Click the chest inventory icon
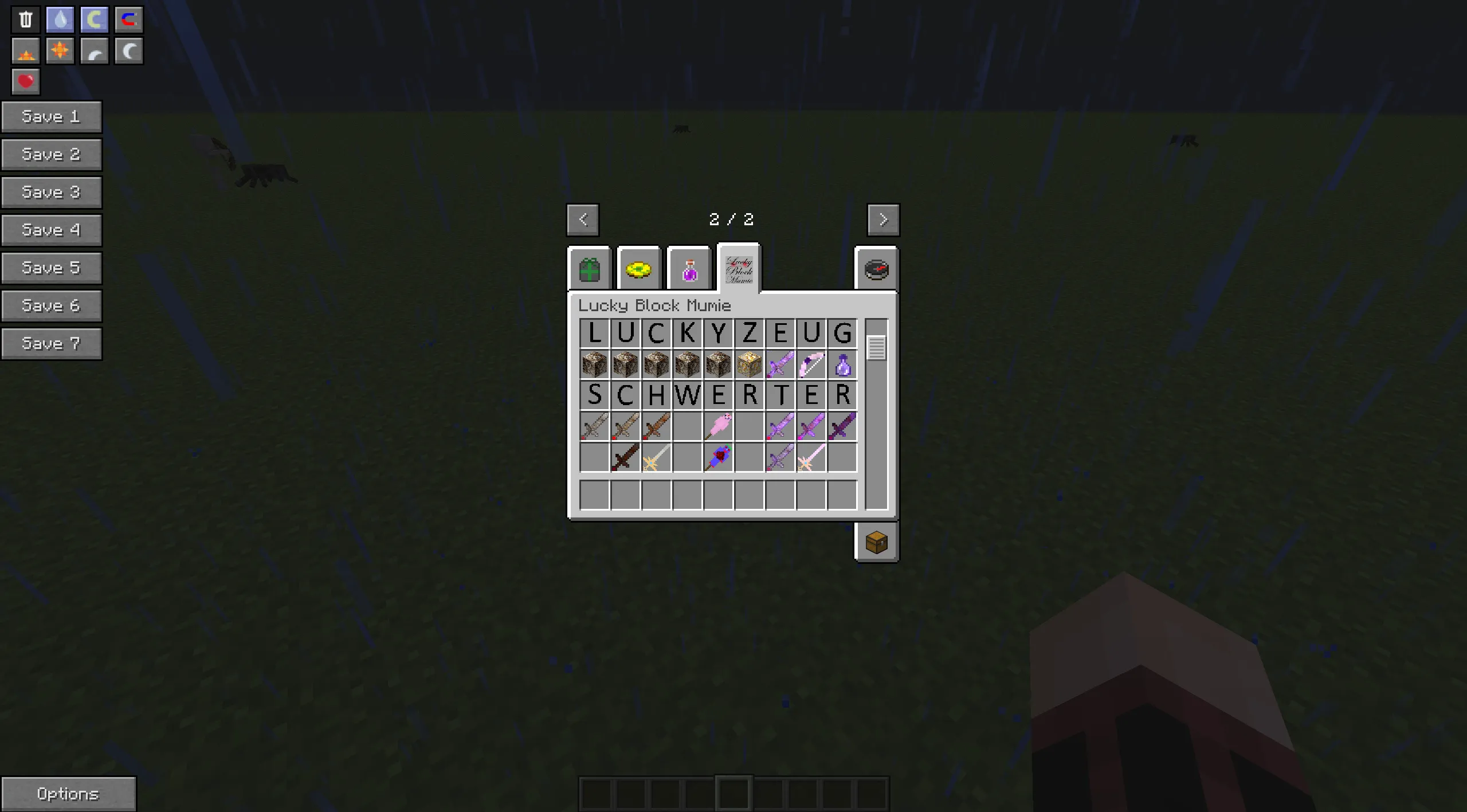Image resolution: width=1467 pixels, height=812 pixels. (876, 542)
